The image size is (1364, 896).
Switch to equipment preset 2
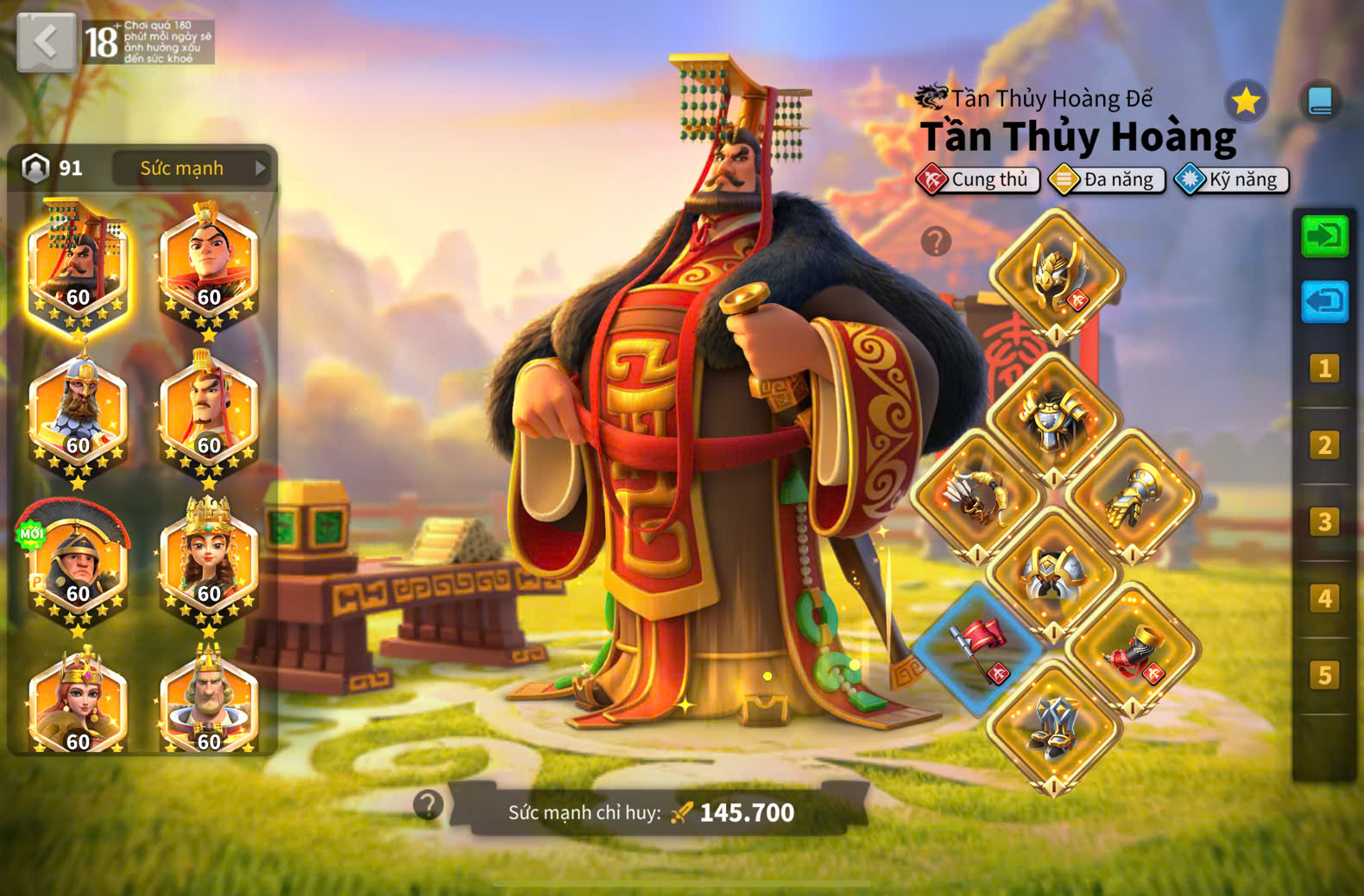[1324, 445]
